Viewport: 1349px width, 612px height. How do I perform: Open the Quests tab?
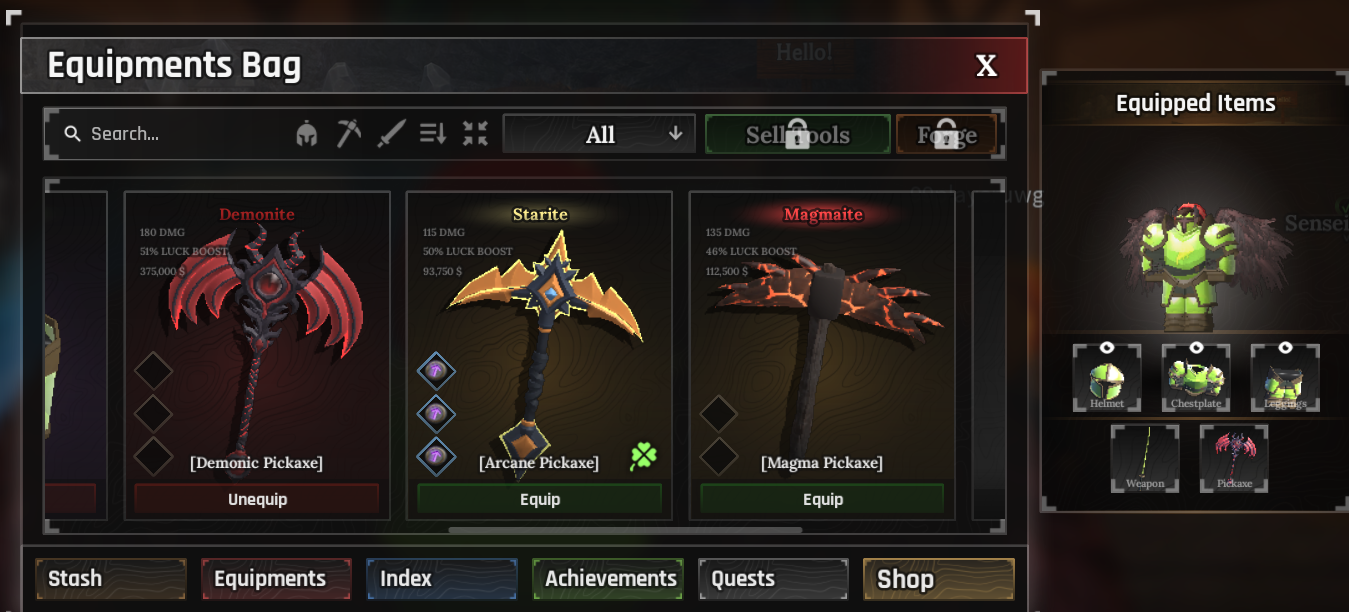pos(773,579)
